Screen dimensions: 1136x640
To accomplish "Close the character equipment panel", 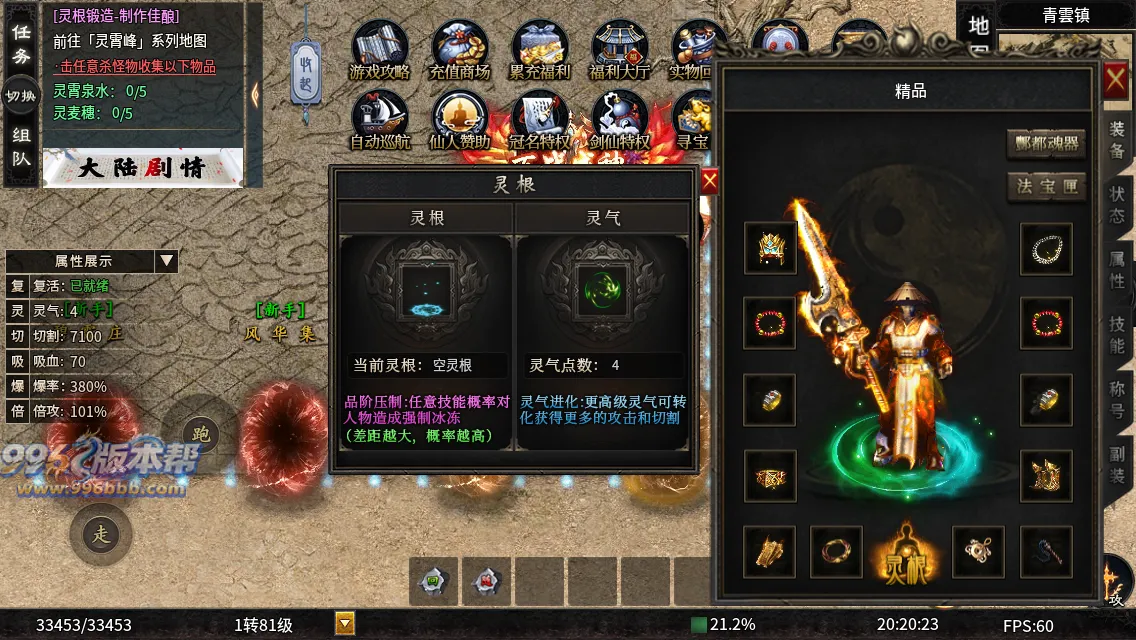I will [1116, 80].
